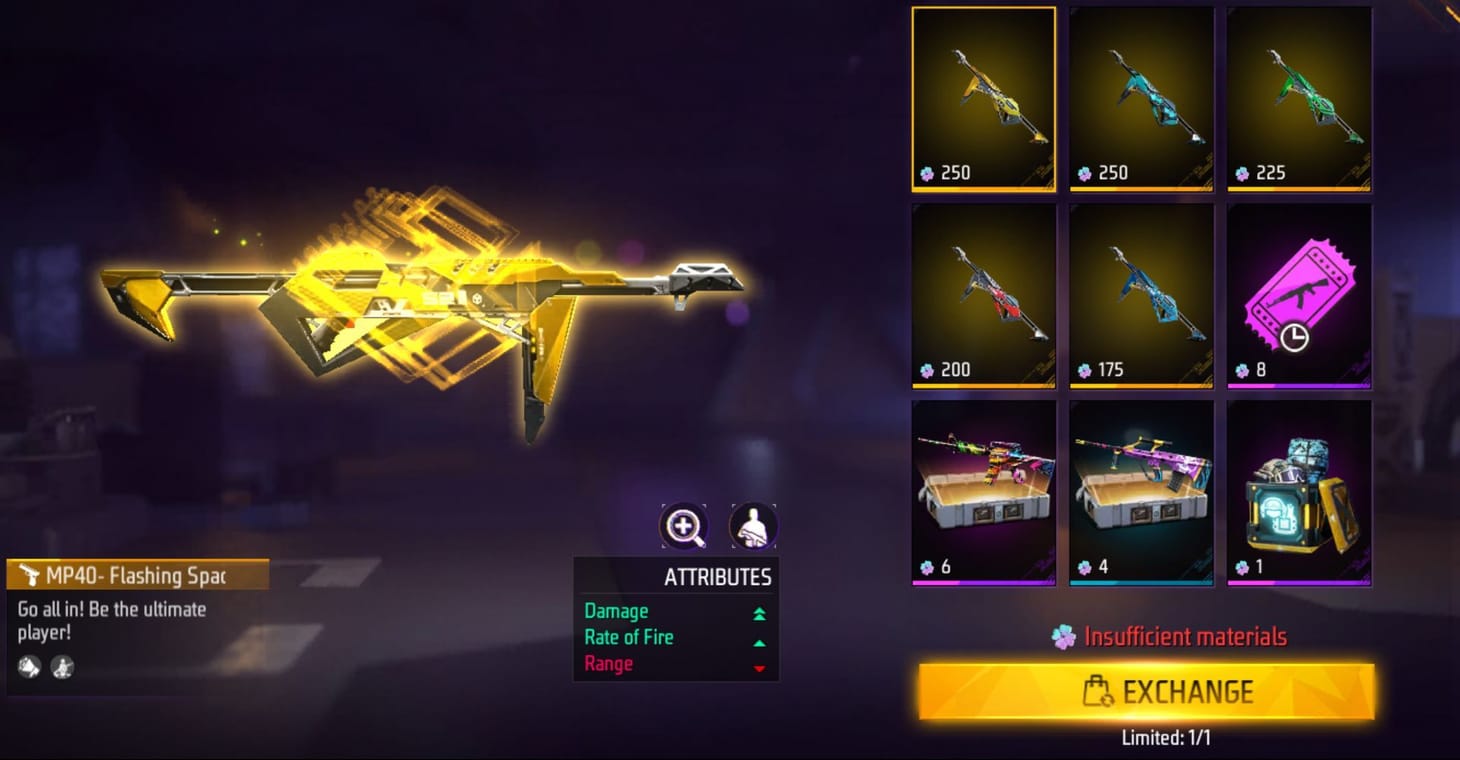
Task: Open the character preview icon beside the magnifier
Action: click(x=752, y=524)
